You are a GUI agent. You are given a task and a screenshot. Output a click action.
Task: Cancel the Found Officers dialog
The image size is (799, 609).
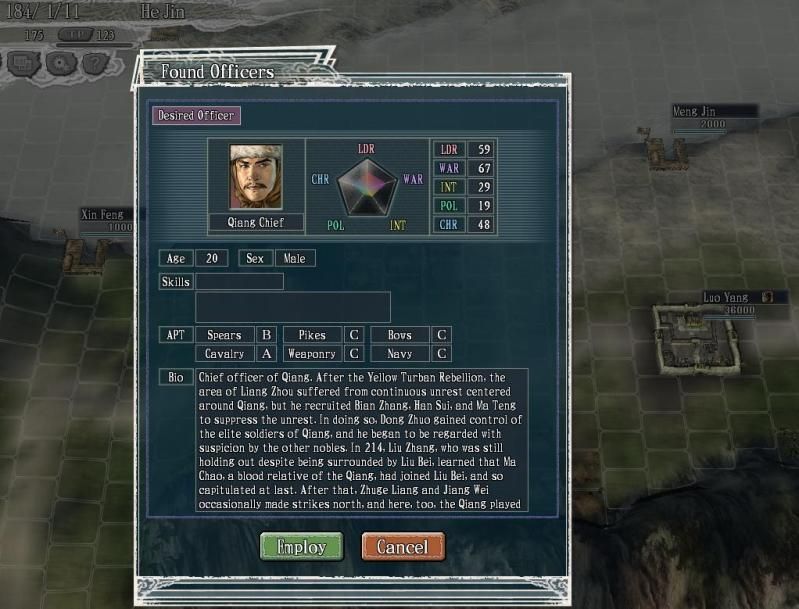pos(403,547)
